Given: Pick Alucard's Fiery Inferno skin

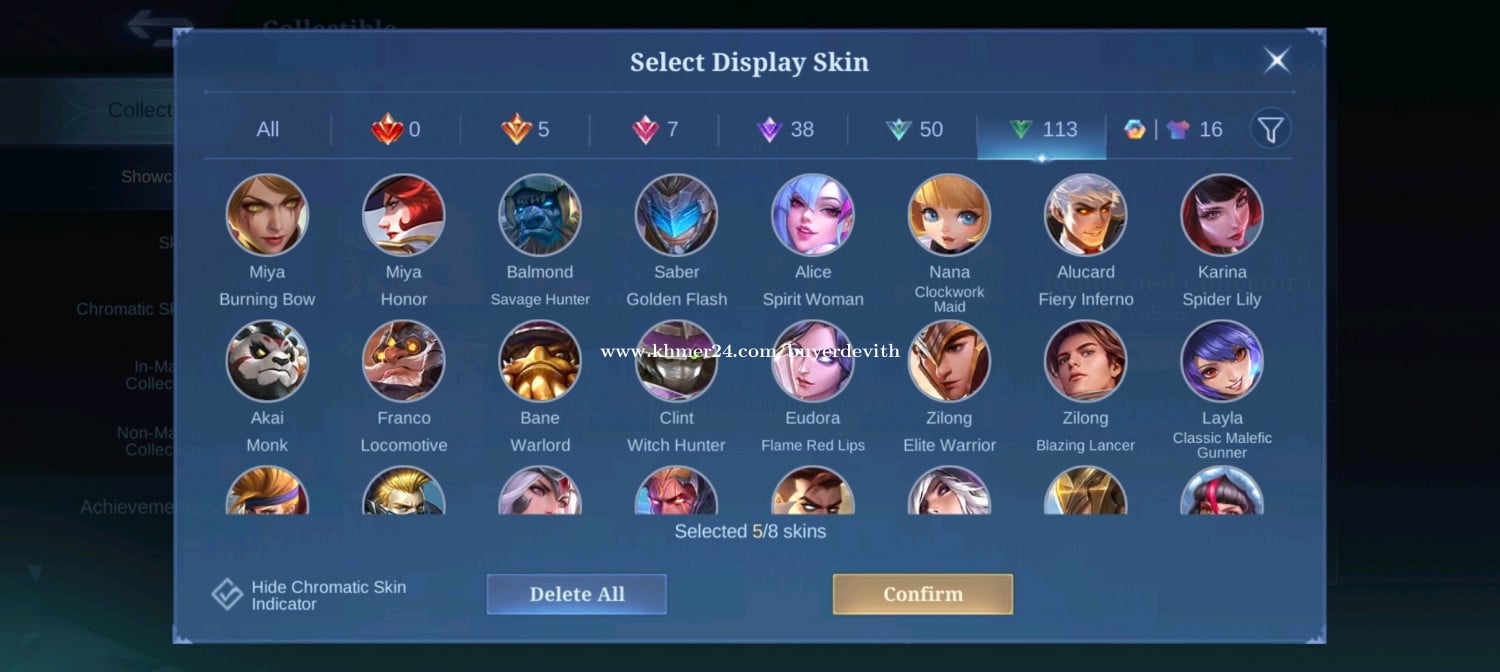Looking at the screenshot, I should point(1085,215).
